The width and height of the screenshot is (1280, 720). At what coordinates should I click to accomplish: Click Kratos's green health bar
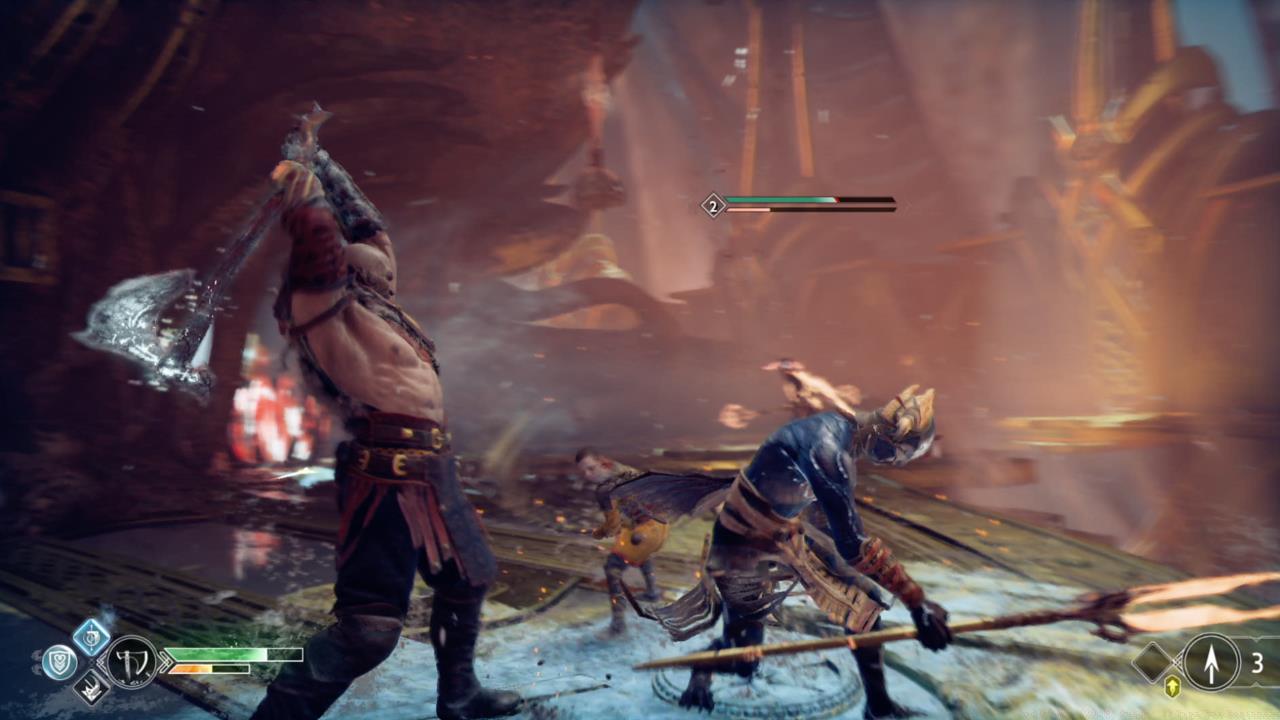(230, 655)
